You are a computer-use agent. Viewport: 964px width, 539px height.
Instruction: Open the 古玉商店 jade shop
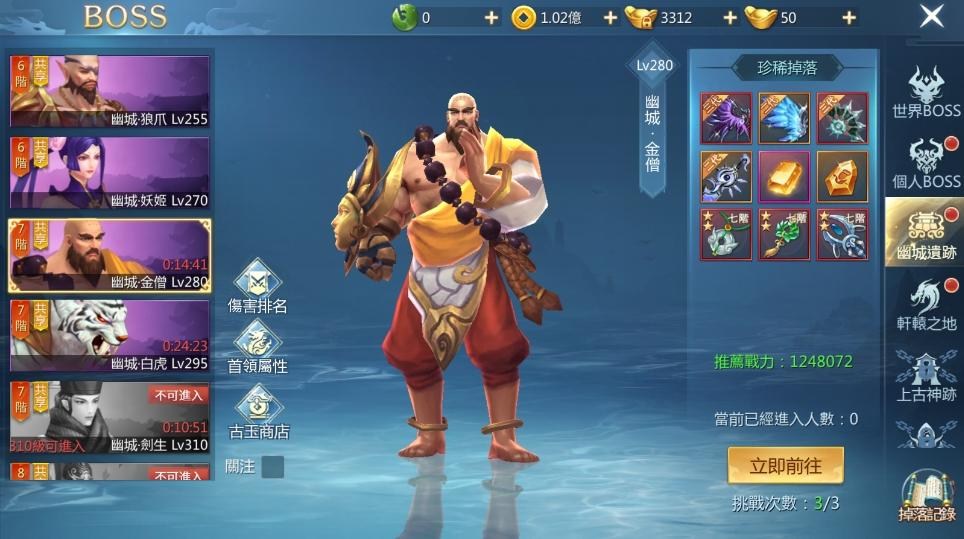click(x=258, y=412)
